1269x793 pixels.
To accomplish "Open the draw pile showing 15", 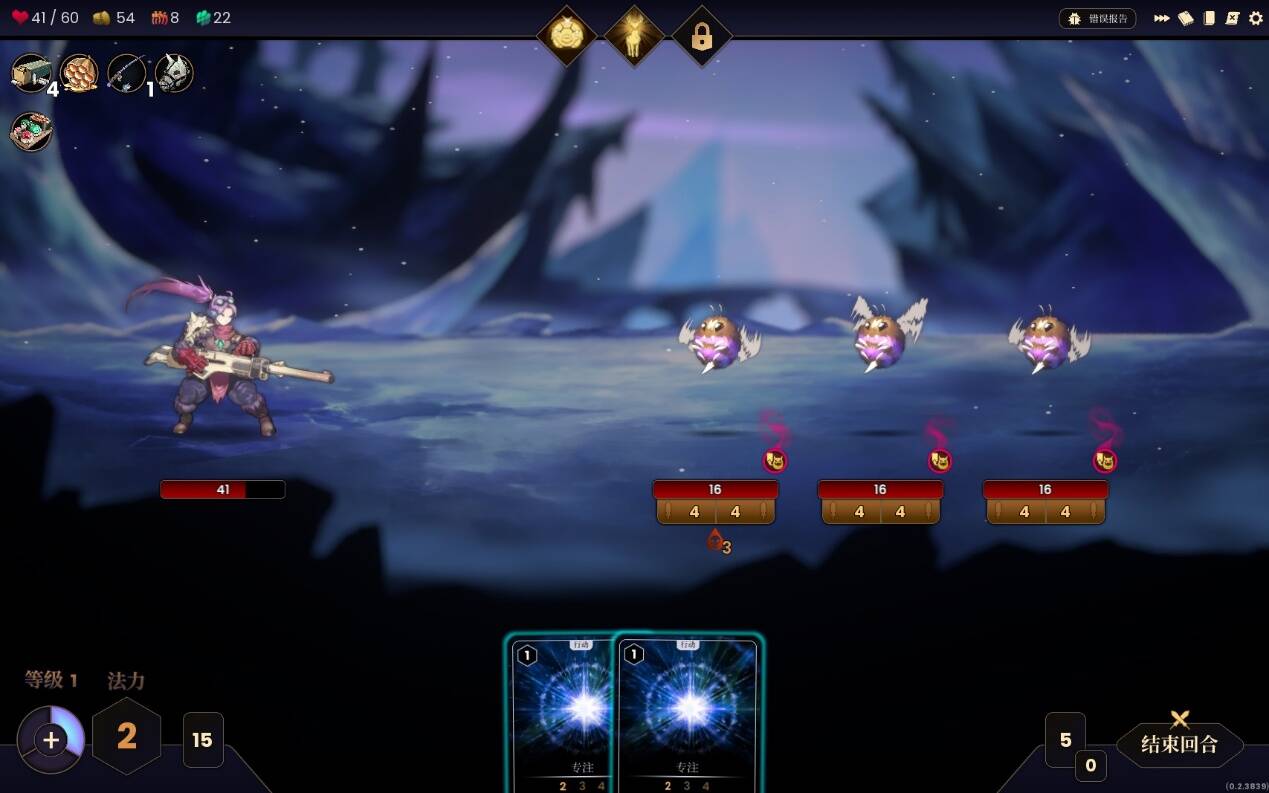I will (203, 740).
